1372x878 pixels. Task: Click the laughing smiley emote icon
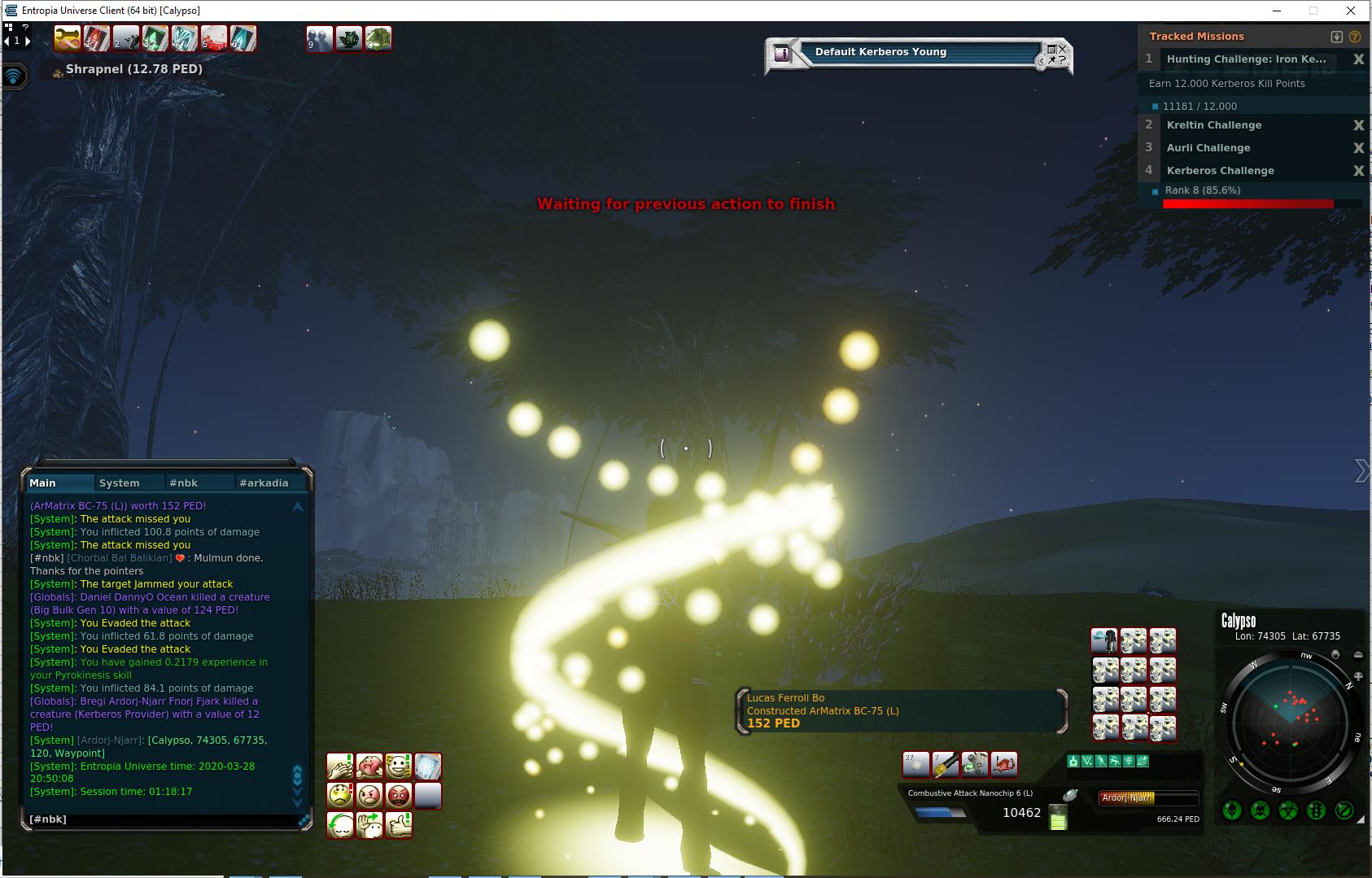398,766
